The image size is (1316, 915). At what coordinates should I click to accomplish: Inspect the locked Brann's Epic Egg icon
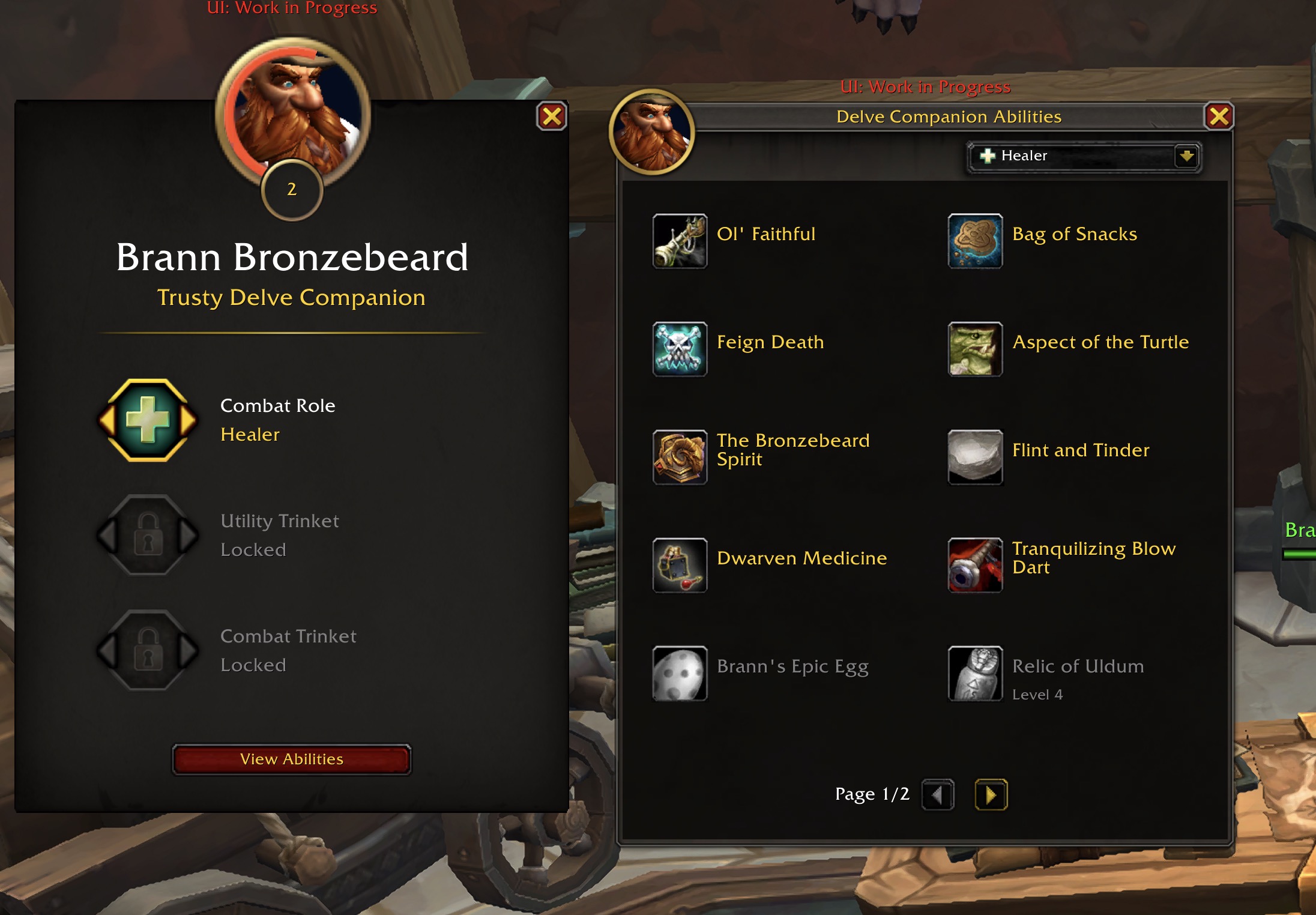[680, 674]
